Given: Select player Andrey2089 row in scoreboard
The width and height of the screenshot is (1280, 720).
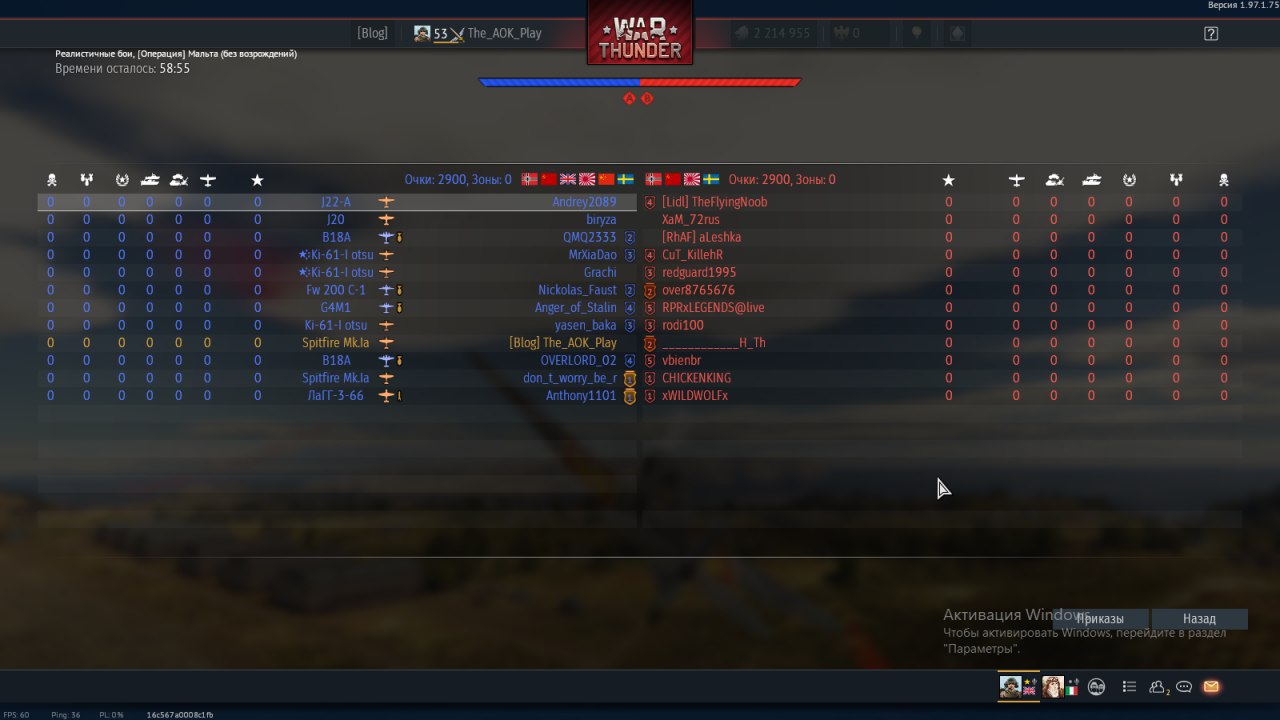Looking at the screenshot, I should click(584, 202).
